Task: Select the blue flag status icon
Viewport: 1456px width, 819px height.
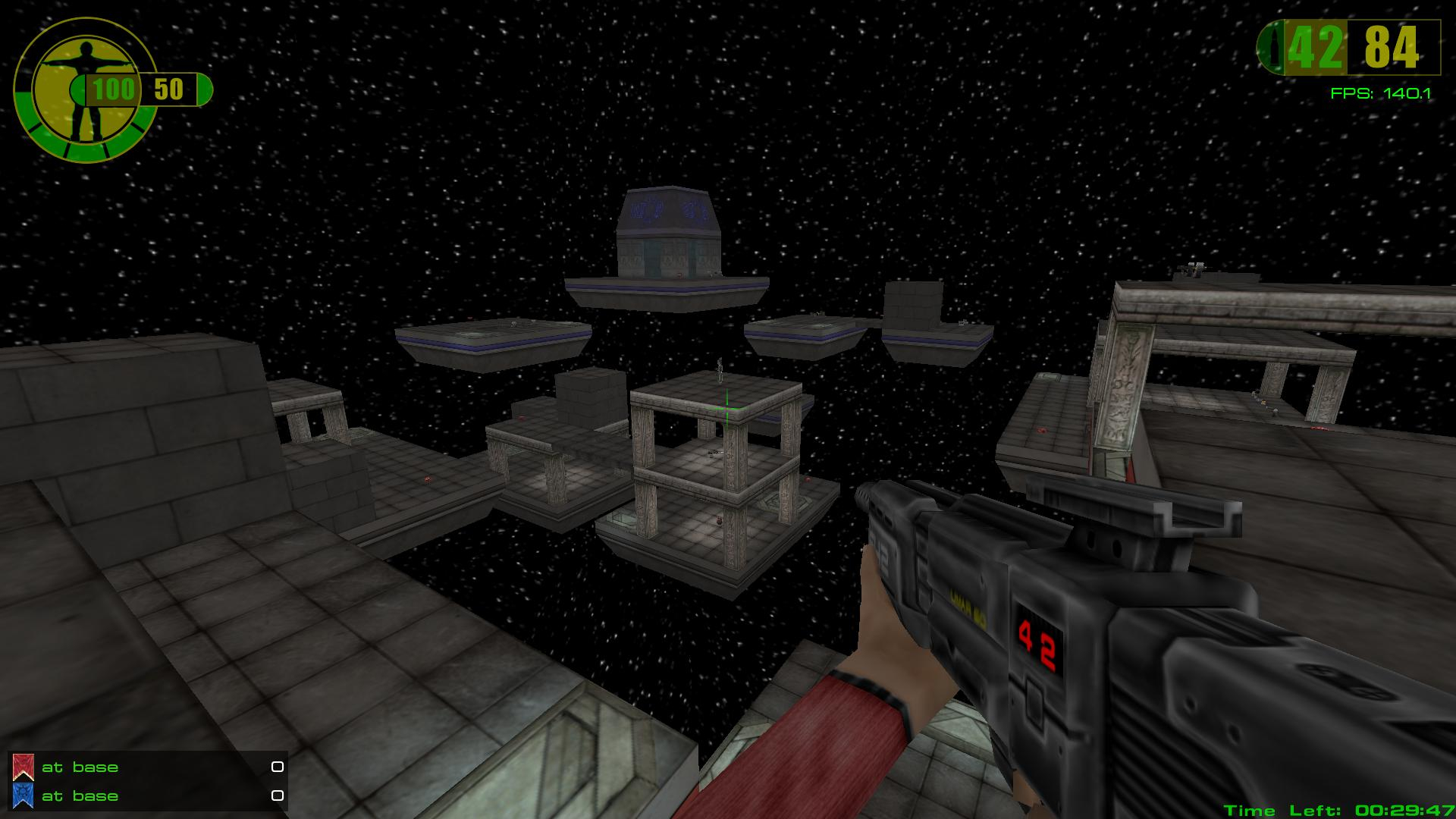Action: point(24,795)
